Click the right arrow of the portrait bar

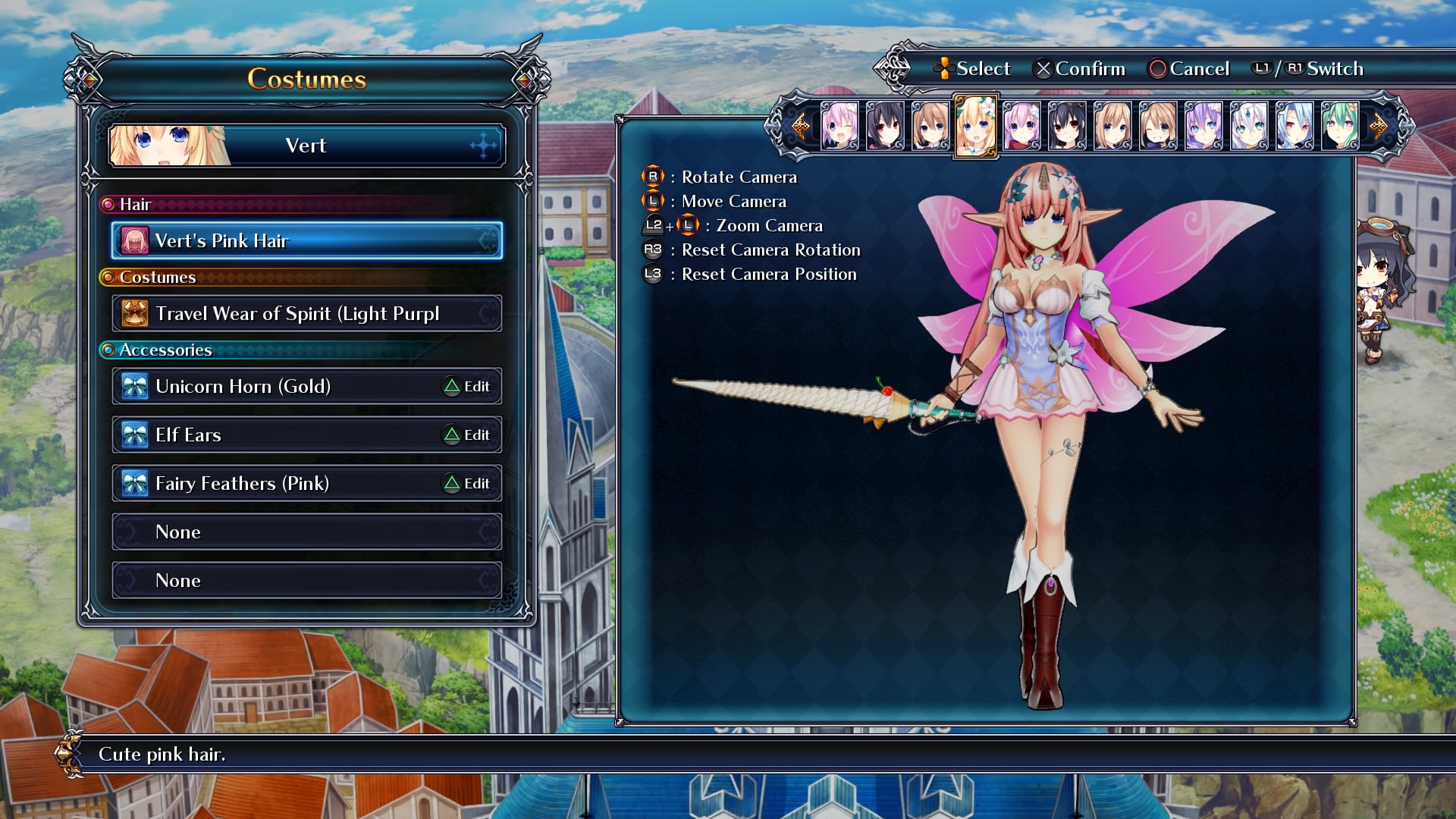[x=1379, y=126]
